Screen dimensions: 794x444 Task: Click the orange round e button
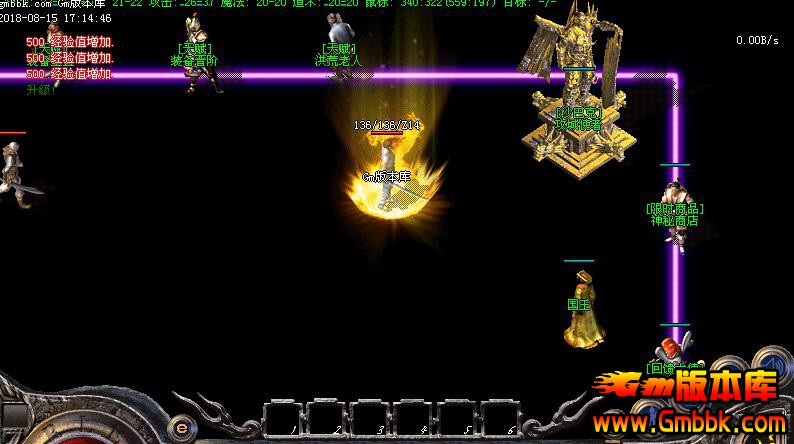click(x=181, y=423)
